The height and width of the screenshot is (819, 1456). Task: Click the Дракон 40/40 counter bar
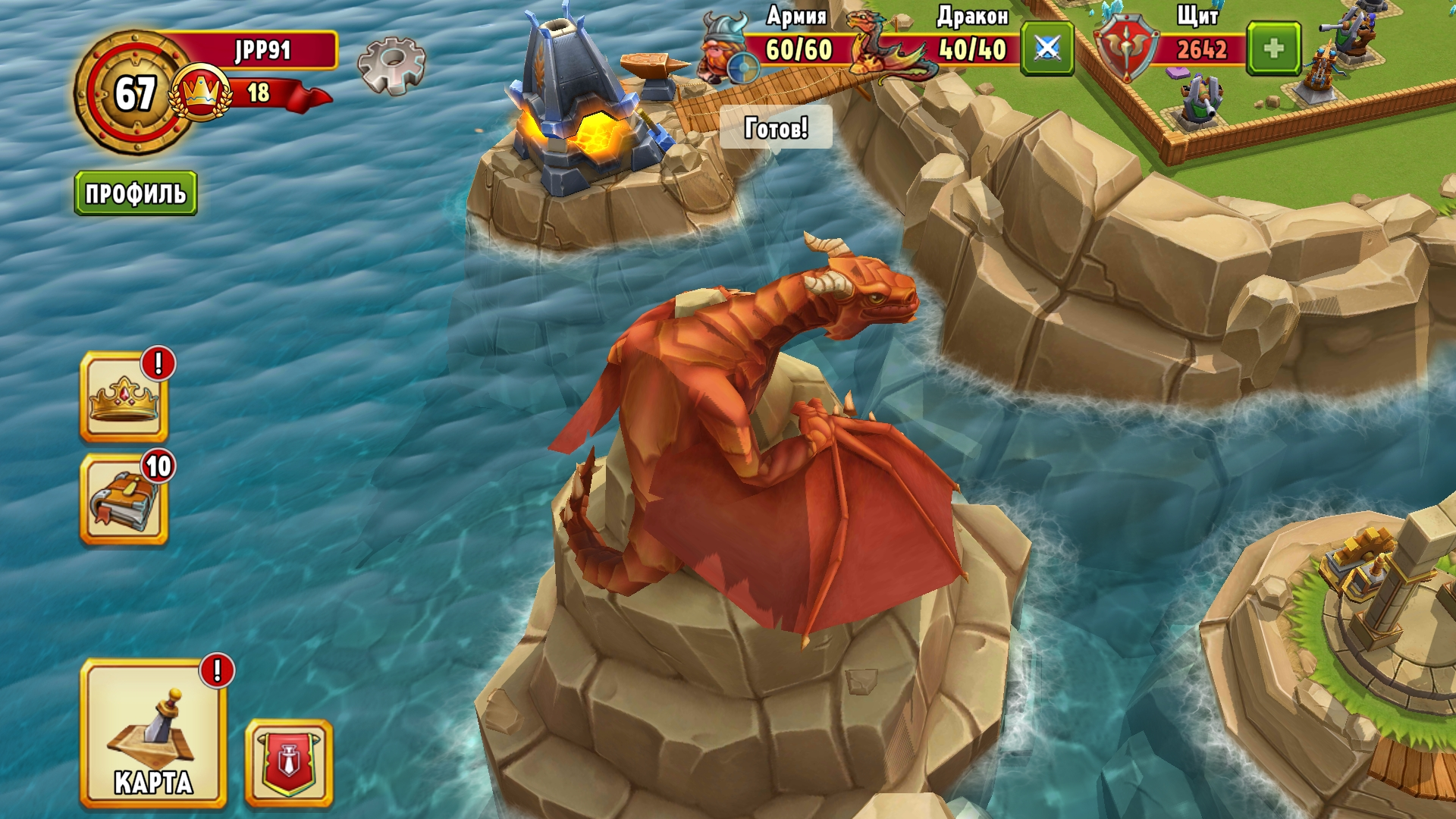(x=974, y=52)
